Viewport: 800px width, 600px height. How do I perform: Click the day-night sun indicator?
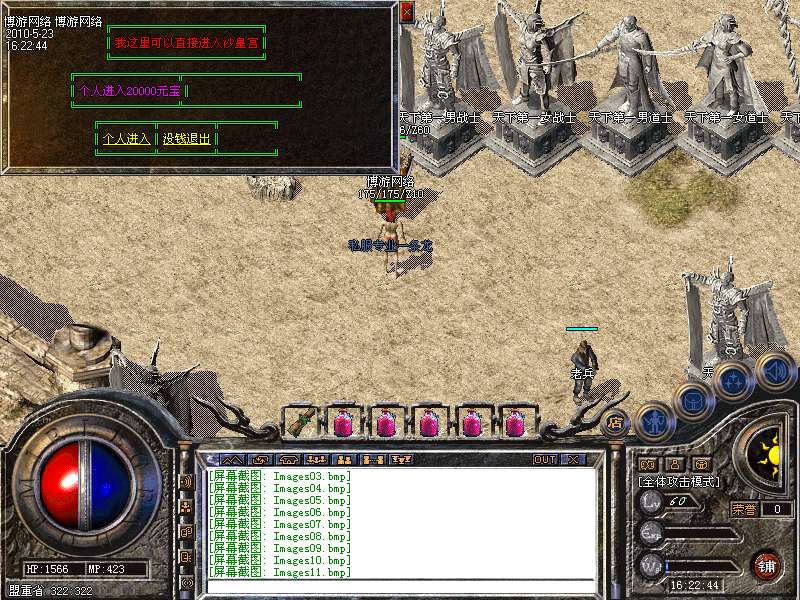tap(767, 456)
